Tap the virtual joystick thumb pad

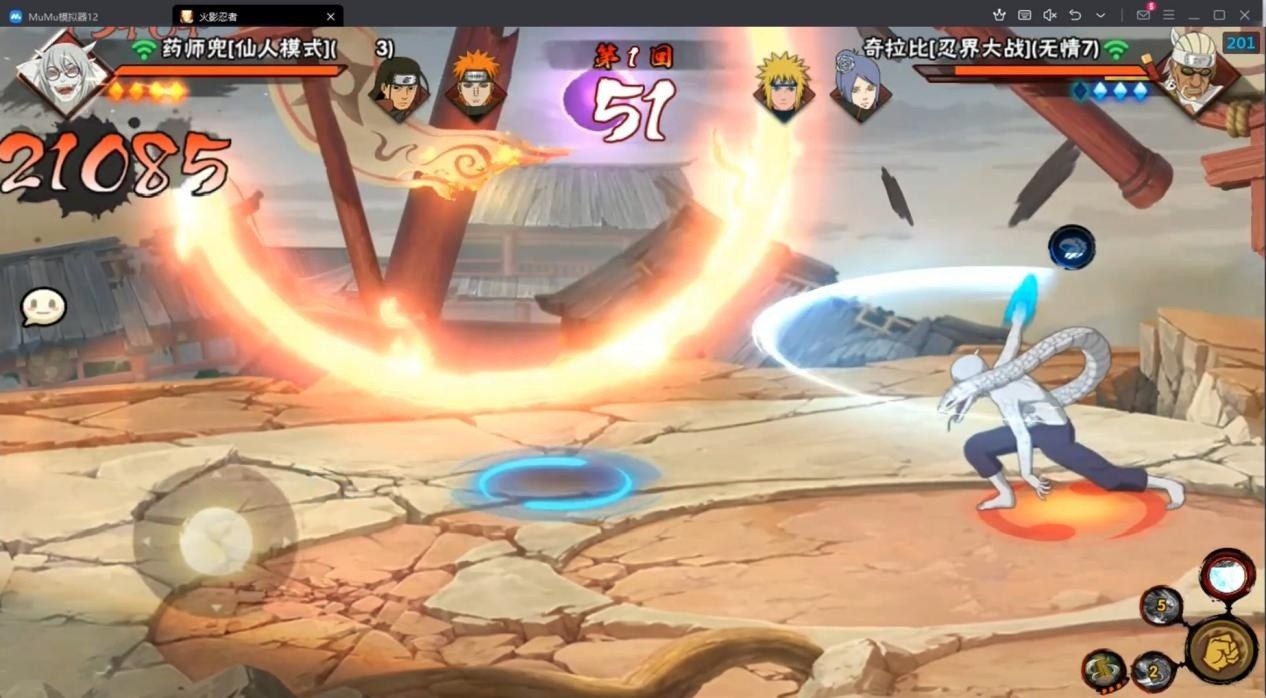(x=215, y=541)
